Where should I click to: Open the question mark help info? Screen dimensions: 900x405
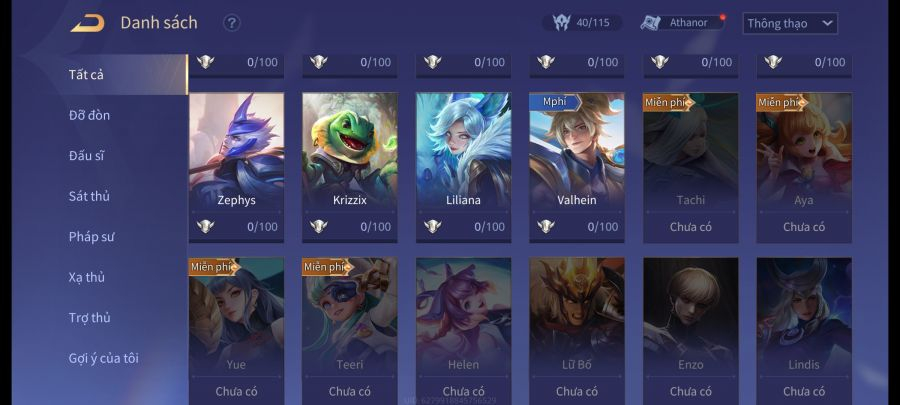point(232,23)
